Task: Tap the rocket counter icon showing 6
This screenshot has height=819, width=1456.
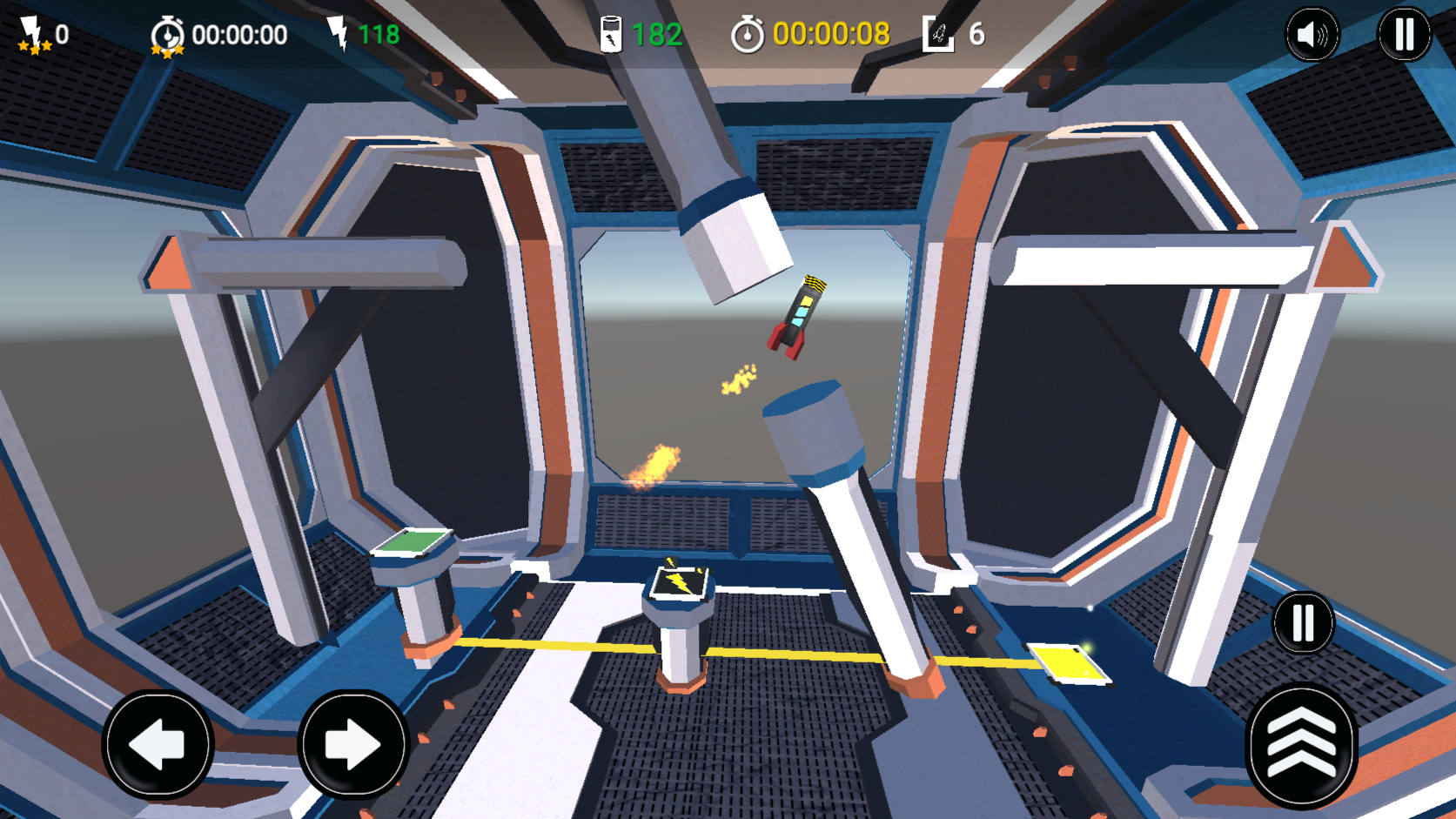Action: pos(940,34)
